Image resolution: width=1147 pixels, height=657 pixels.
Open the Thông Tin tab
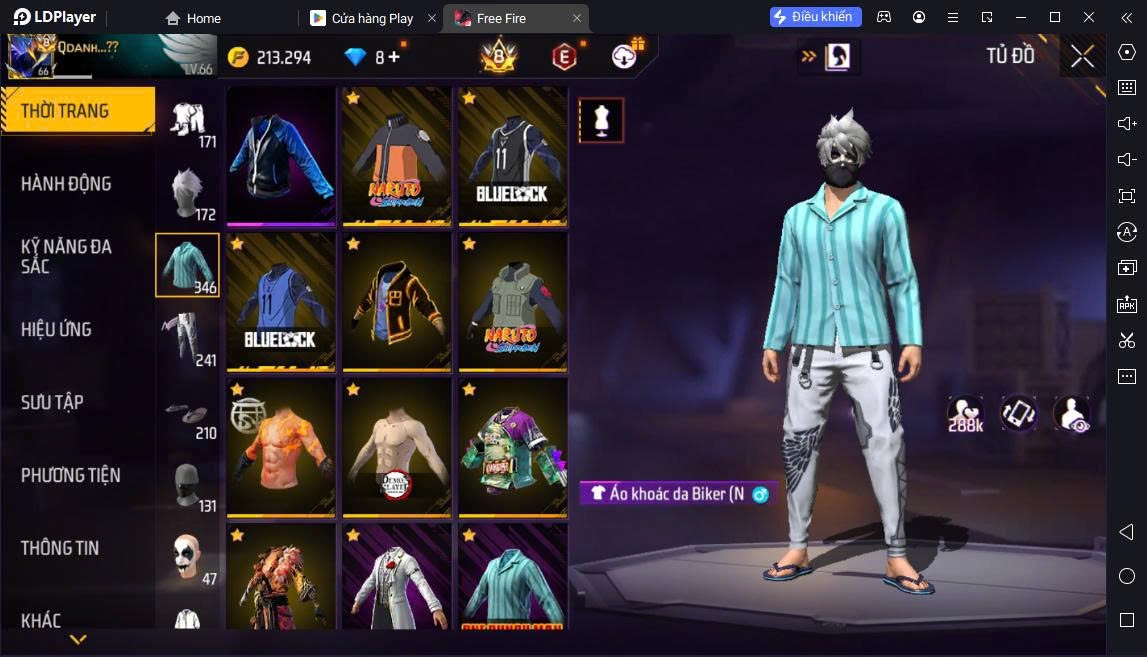(60, 548)
